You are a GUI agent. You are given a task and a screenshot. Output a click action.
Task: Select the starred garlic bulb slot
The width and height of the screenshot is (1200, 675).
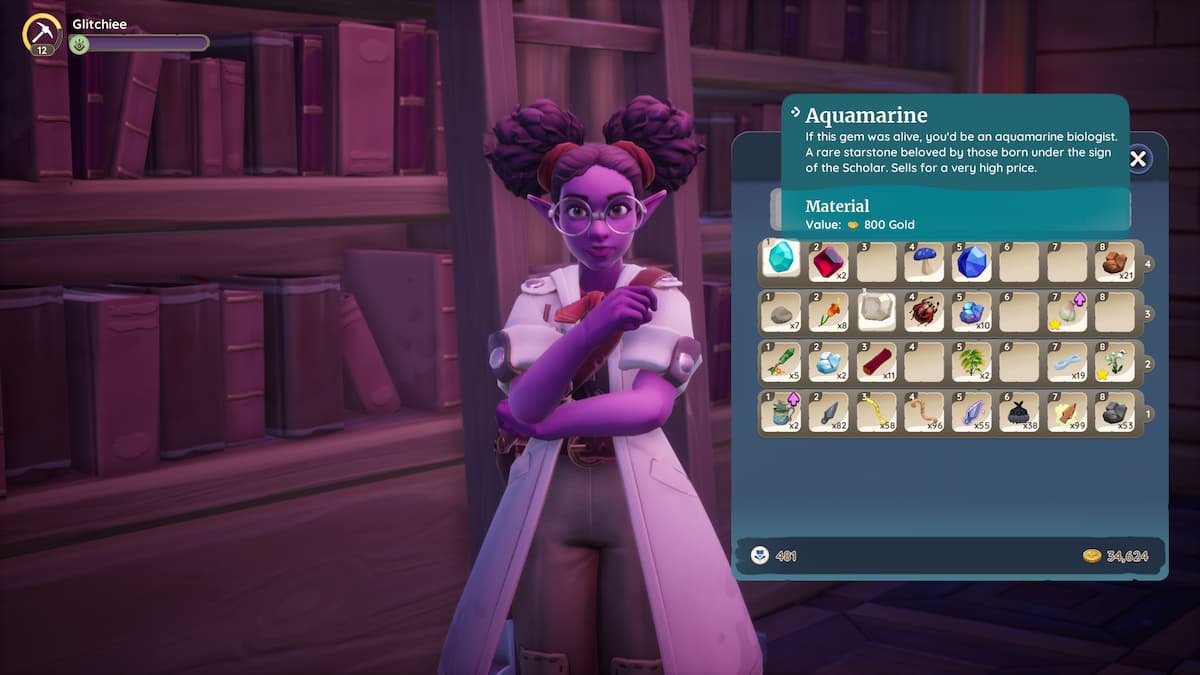pos(1066,312)
